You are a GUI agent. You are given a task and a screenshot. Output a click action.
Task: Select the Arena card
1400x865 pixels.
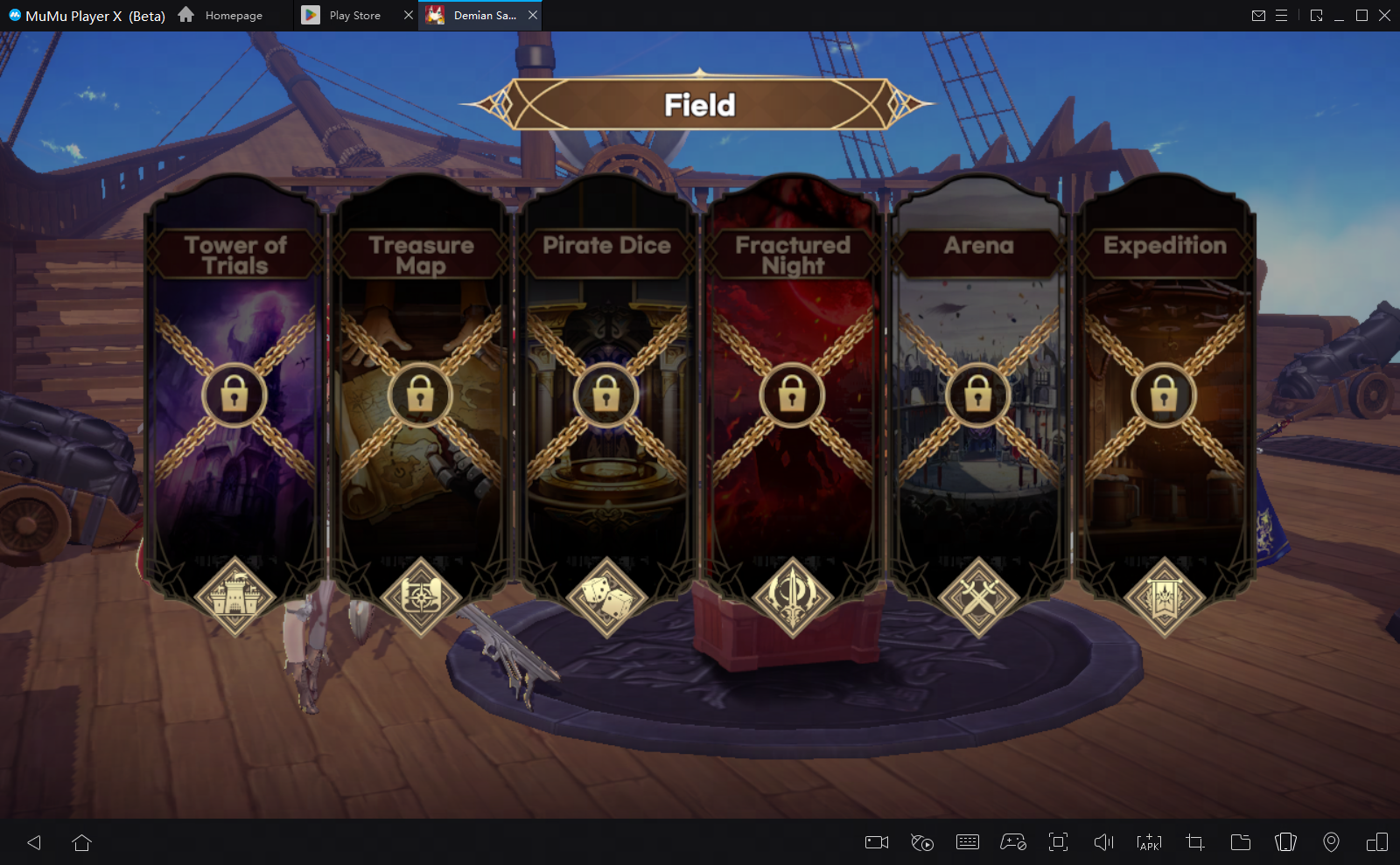978,395
